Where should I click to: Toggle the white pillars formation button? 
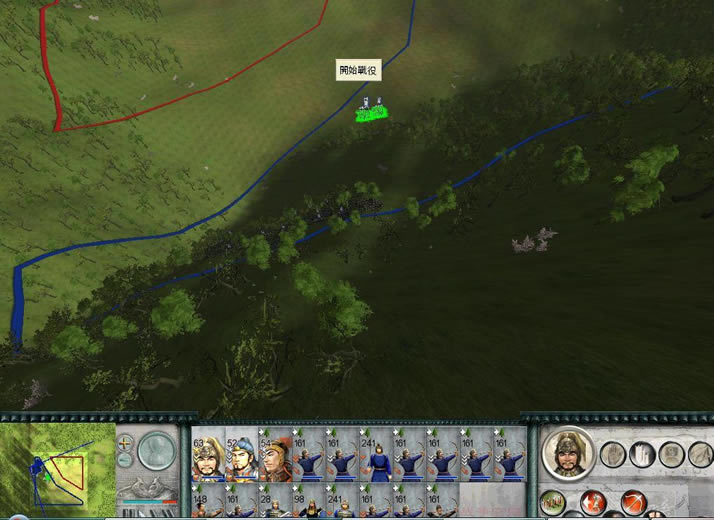coord(642,455)
